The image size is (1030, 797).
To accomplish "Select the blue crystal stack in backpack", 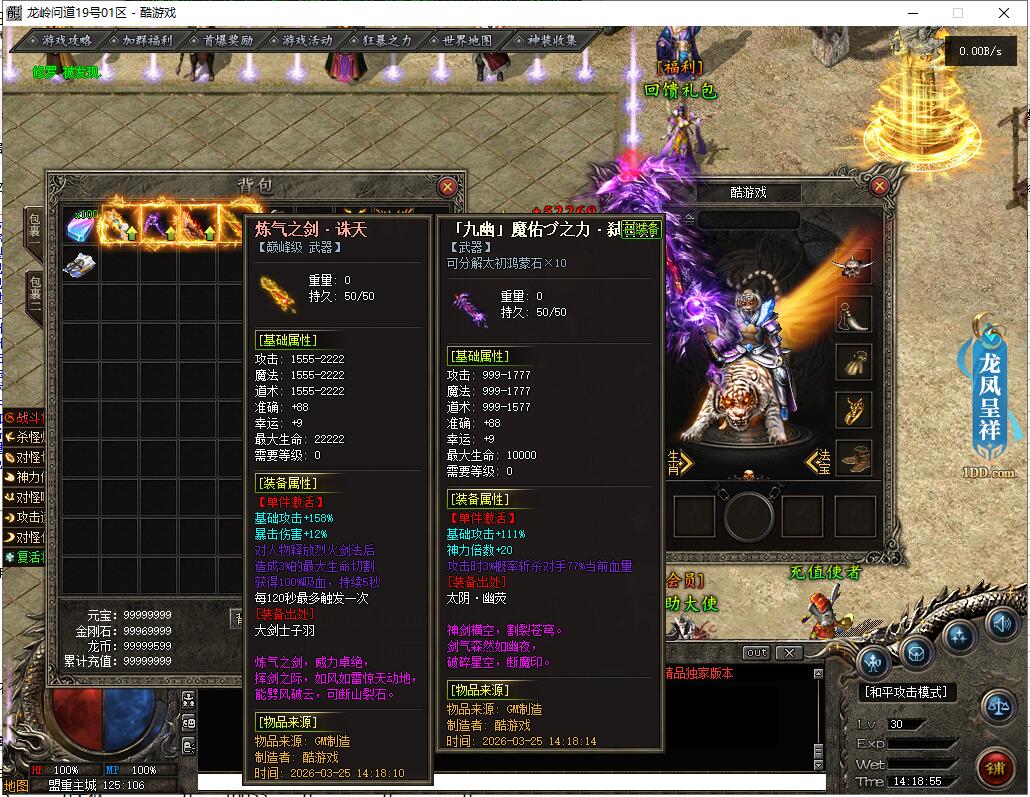I will [x=80, y=226].
